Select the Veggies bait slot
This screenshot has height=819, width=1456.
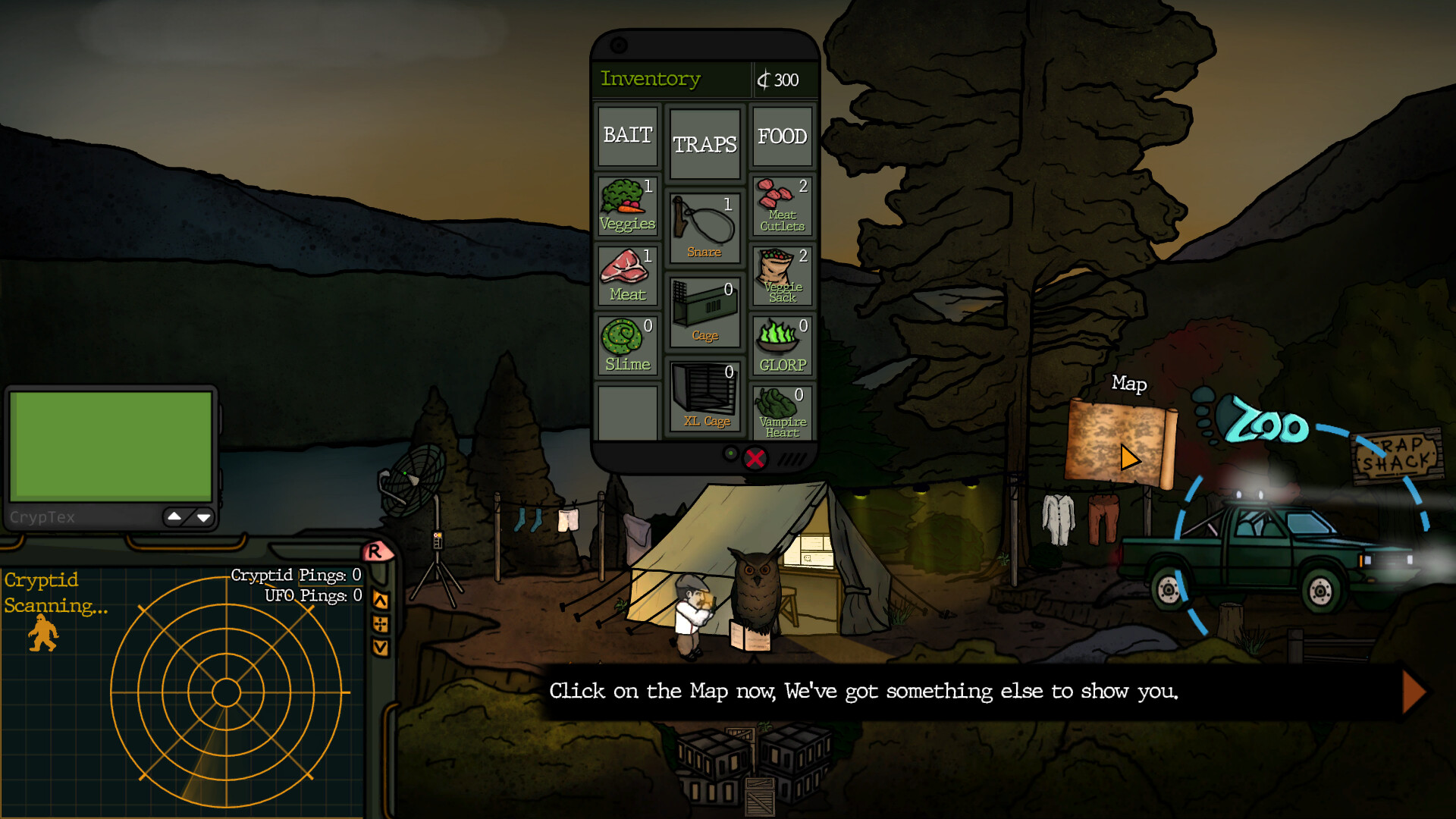point(627,206)
